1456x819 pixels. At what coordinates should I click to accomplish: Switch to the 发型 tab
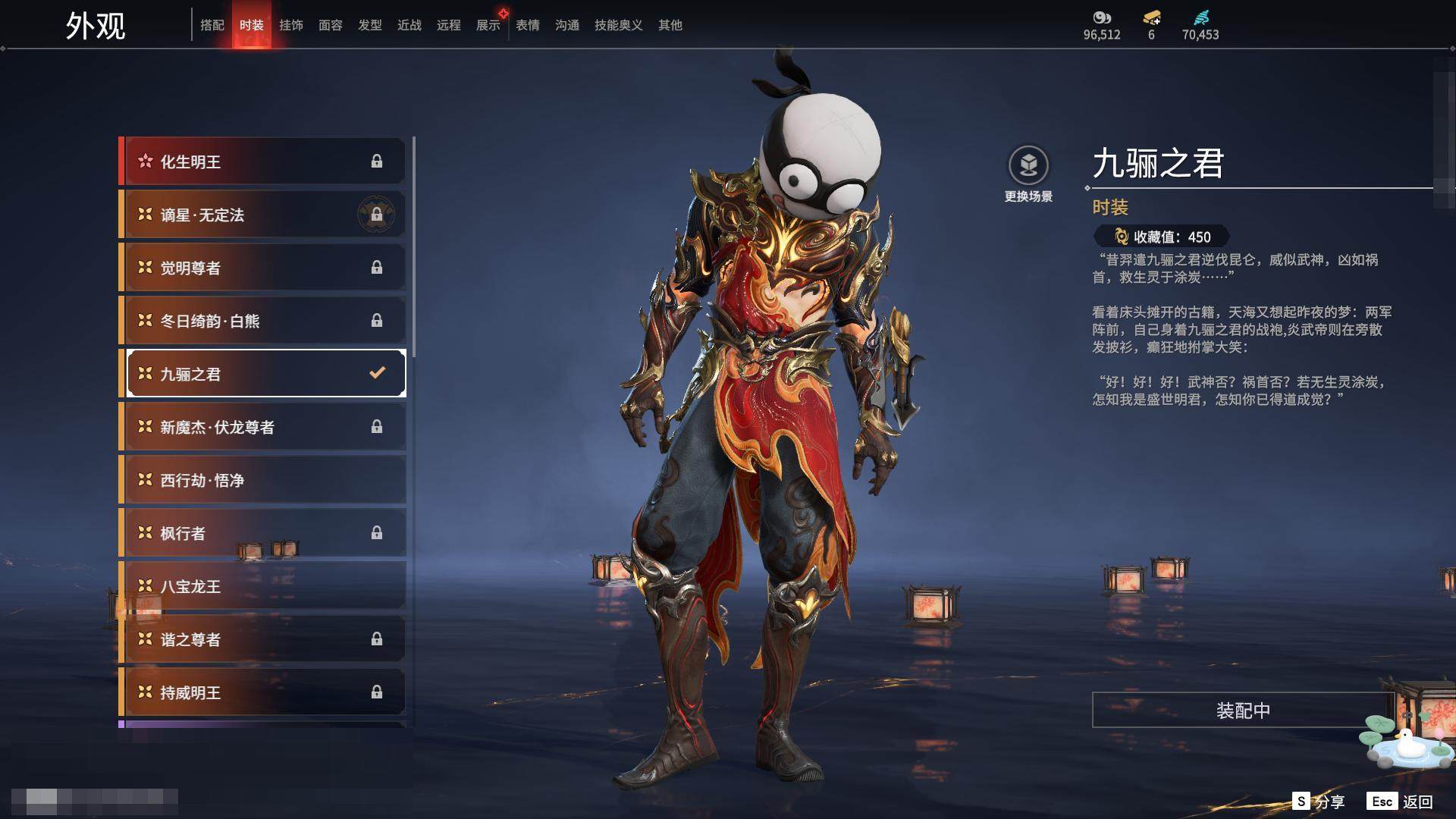(370, 25)
